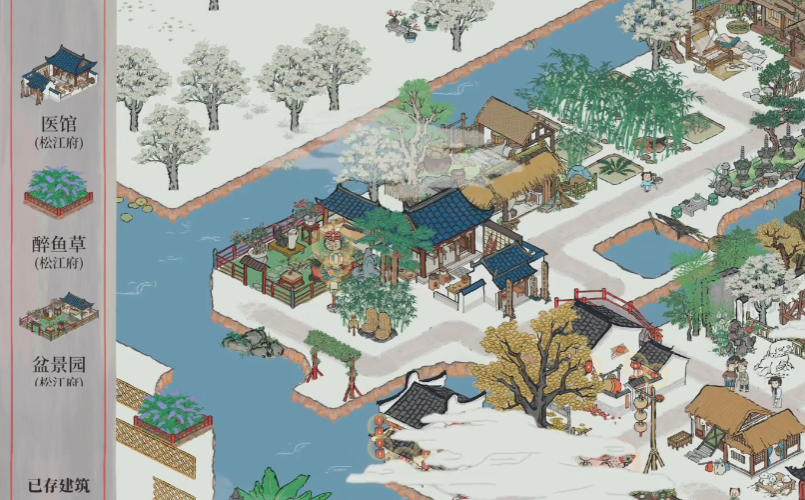This screenshot has height=500, width=805.
Task: Open the 已存建筑 stored buildings label
Action: point(57,485)
